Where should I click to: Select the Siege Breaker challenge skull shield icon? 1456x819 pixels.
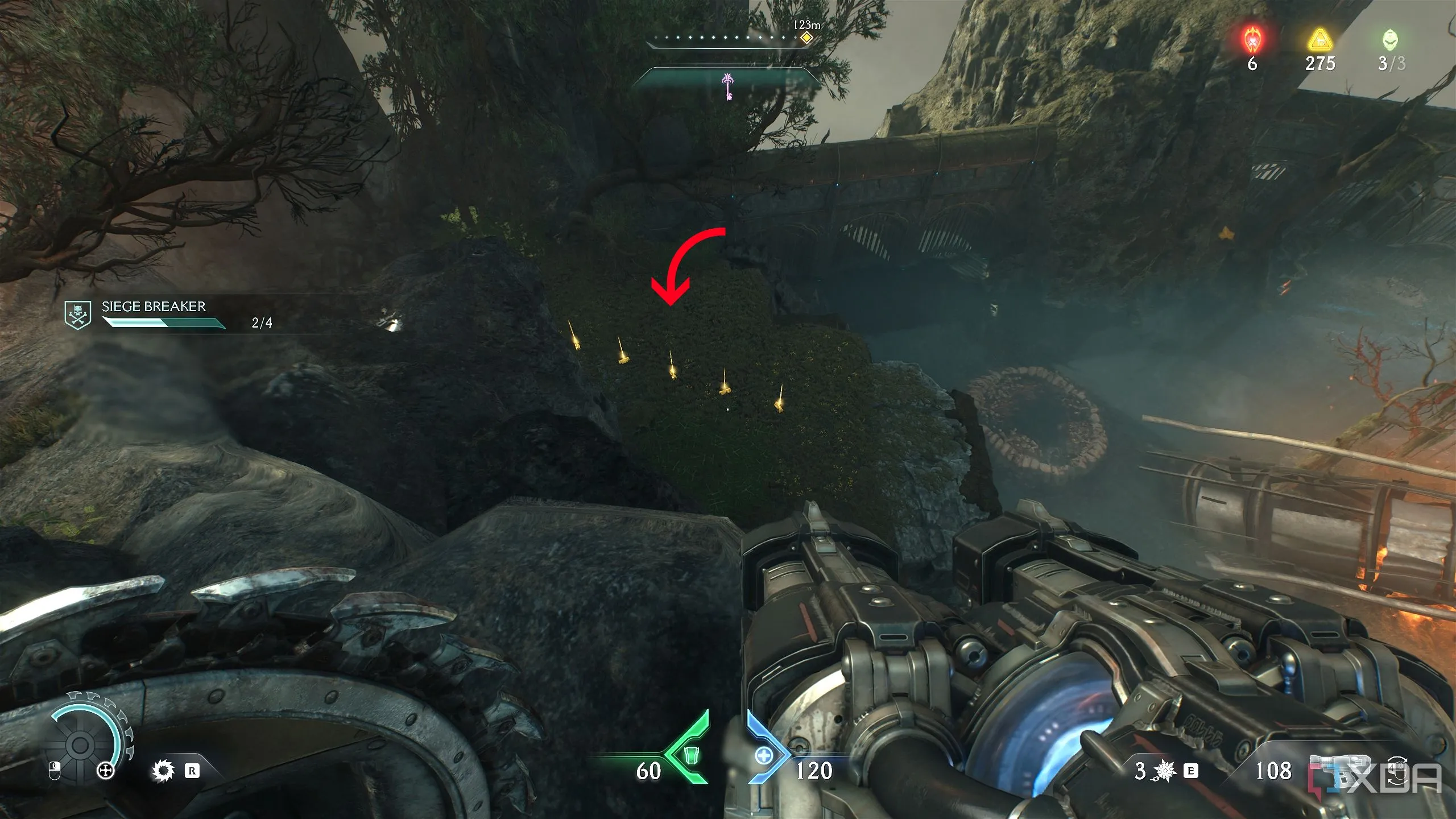78,316
